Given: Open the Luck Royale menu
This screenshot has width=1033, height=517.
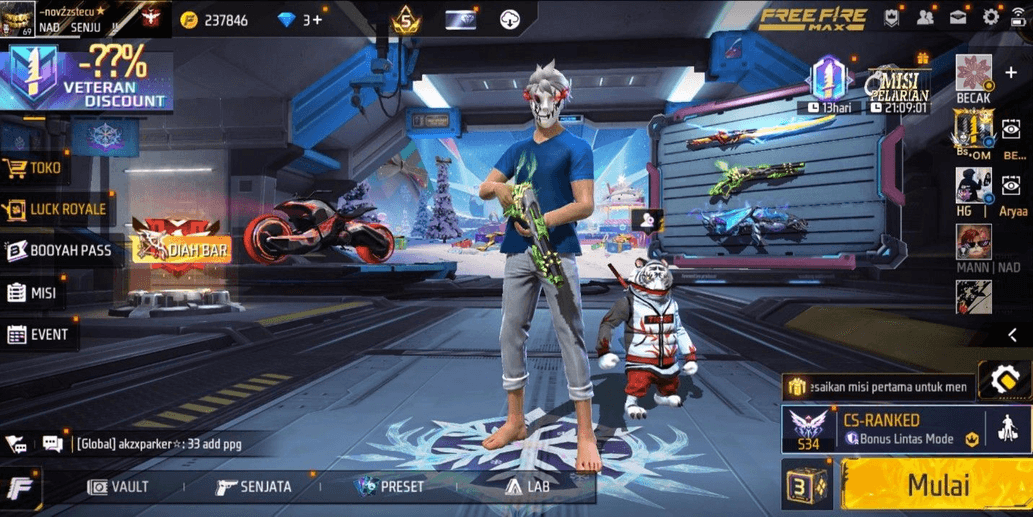Looking at the screenshot, I should tap(56, 209).
